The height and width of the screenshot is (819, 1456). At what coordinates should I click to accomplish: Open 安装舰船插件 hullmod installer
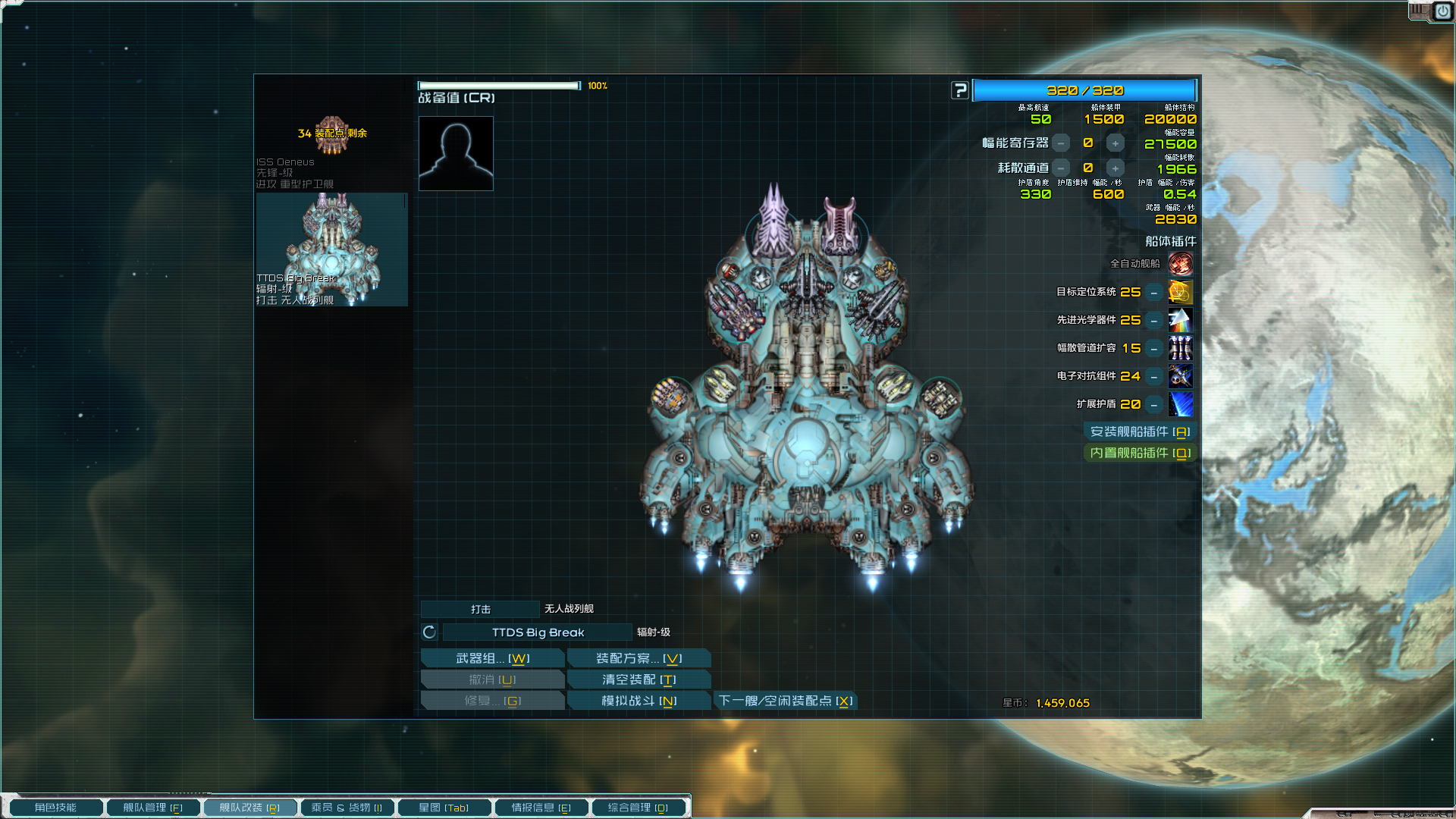pyautogui.click(x=1140, y=431)
